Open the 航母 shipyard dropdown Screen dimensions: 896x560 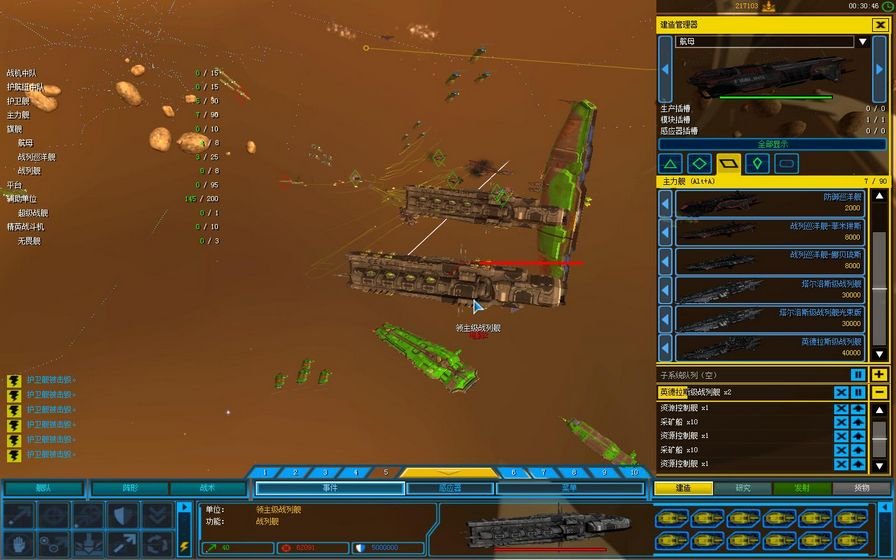(861, 42)
